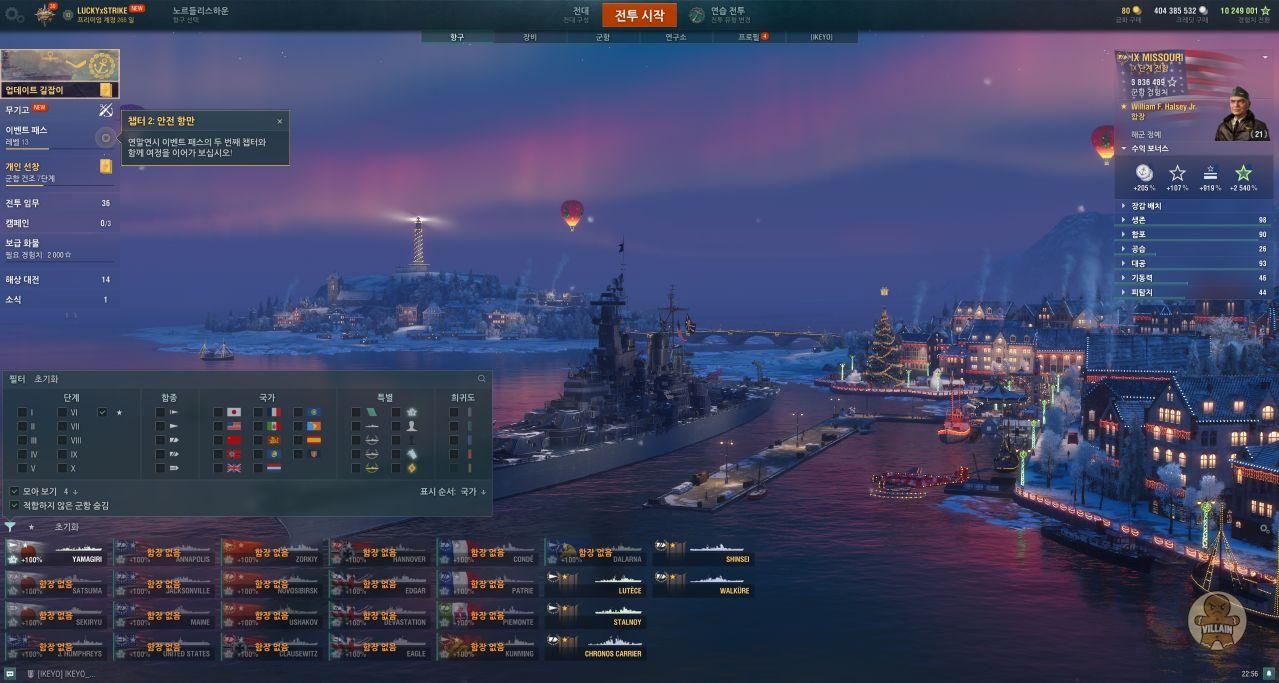Viewport: 1279px width, 683px height.
Task: Open the 연구소 tab
Action: click(x=676, y=37)
